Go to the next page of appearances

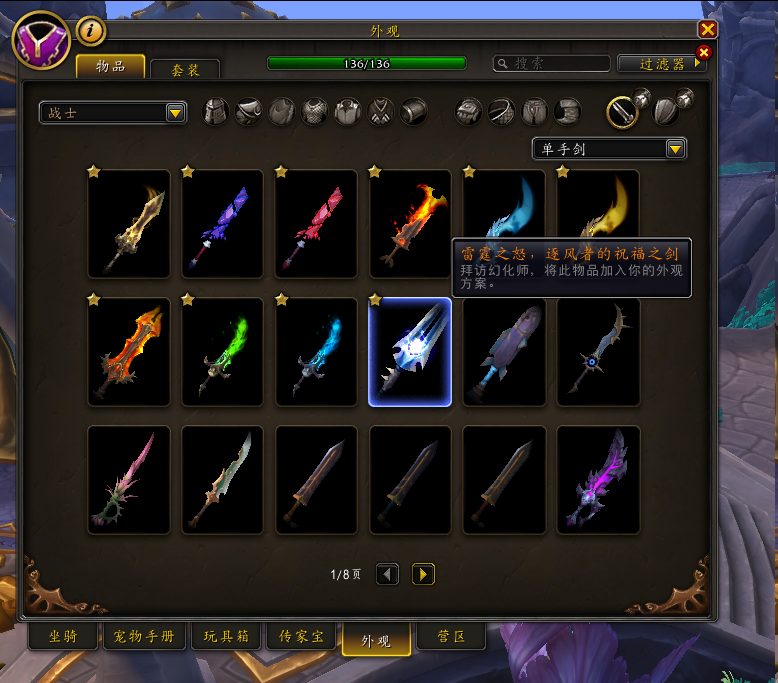423,574
